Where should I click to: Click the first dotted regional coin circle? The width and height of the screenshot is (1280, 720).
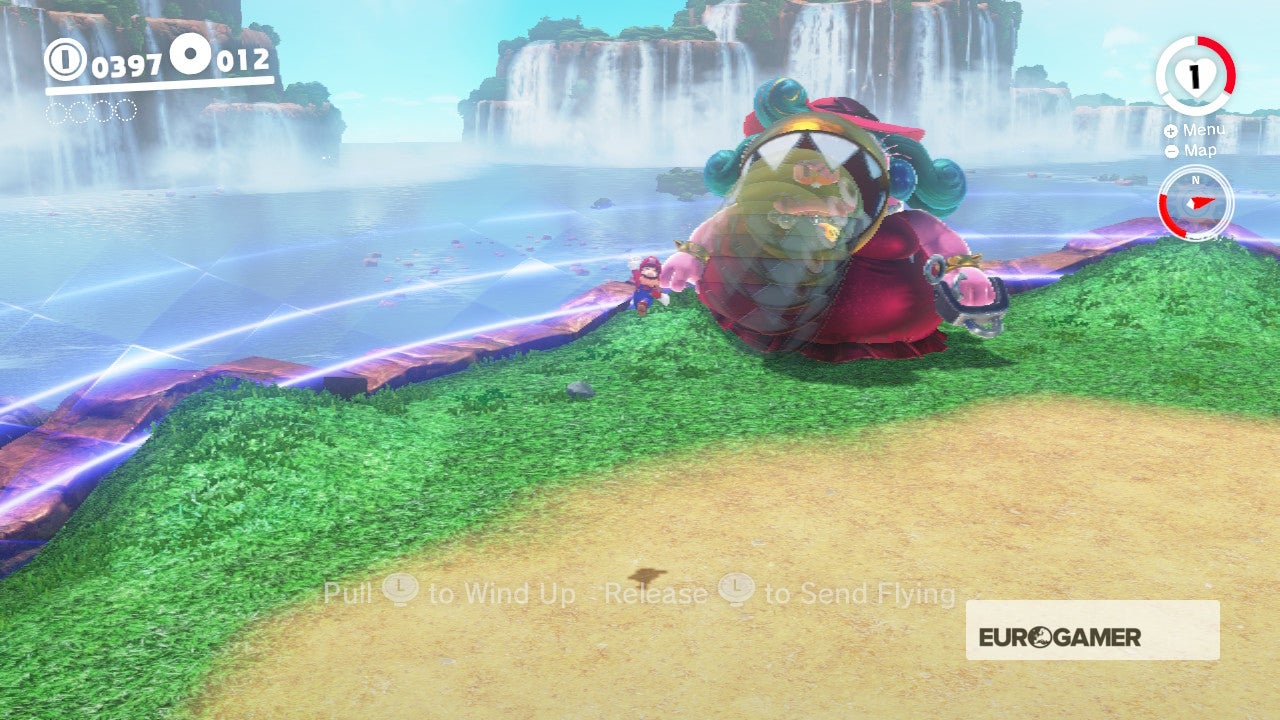click(x=54, y=112)
